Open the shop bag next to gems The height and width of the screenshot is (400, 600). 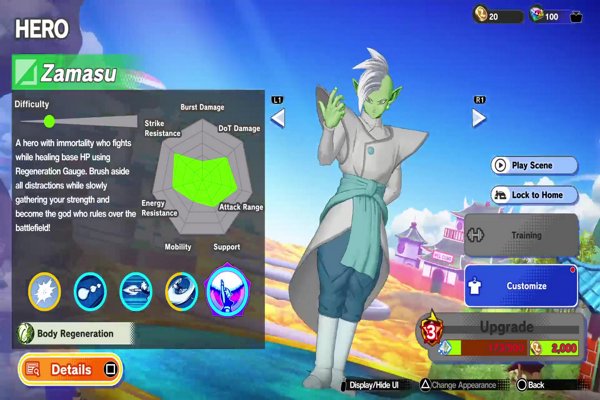click(576, 16)
